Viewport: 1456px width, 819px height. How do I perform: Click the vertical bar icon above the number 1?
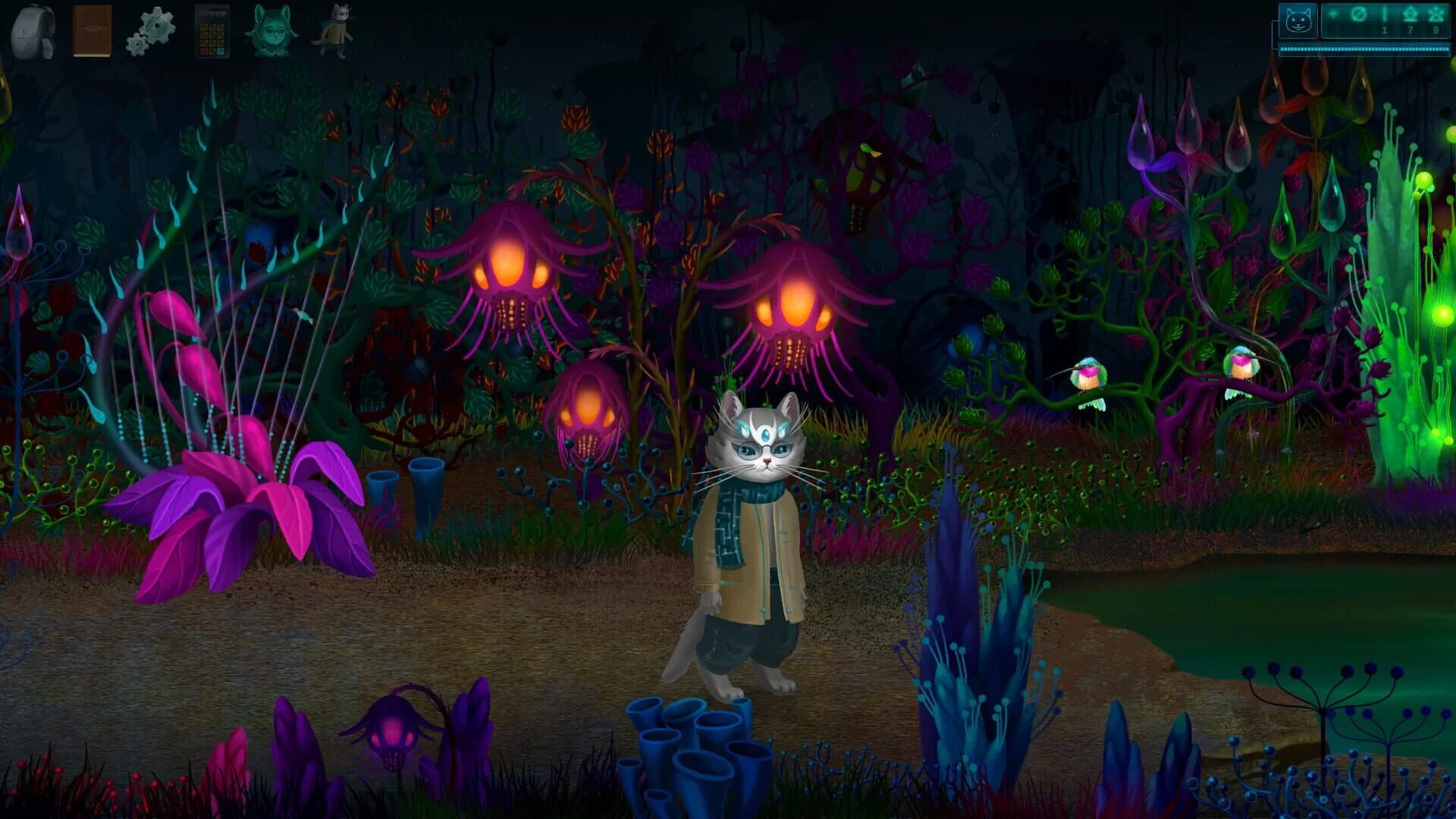[x=1385, y=13]
